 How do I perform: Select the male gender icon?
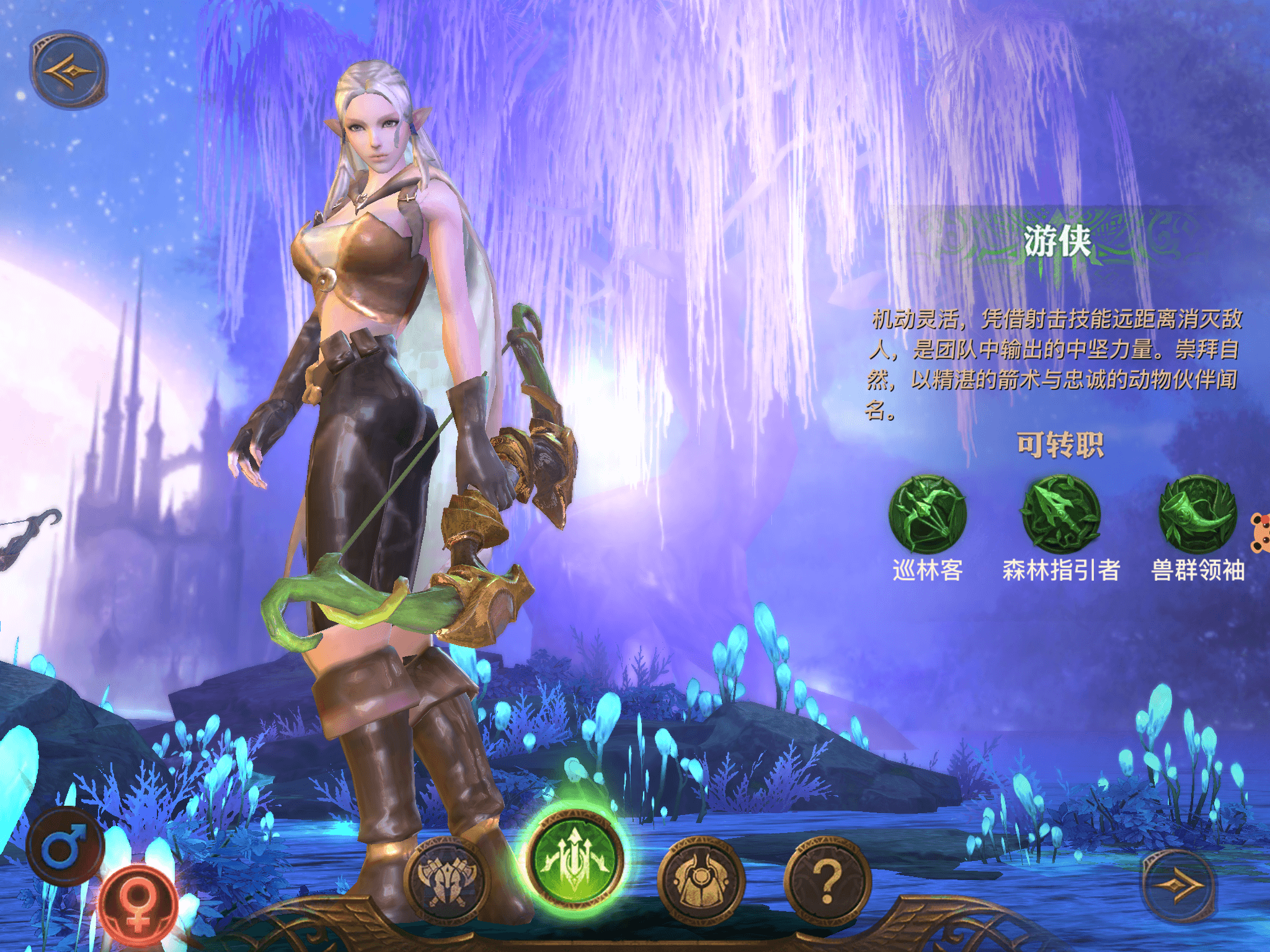tap(64, 845)
